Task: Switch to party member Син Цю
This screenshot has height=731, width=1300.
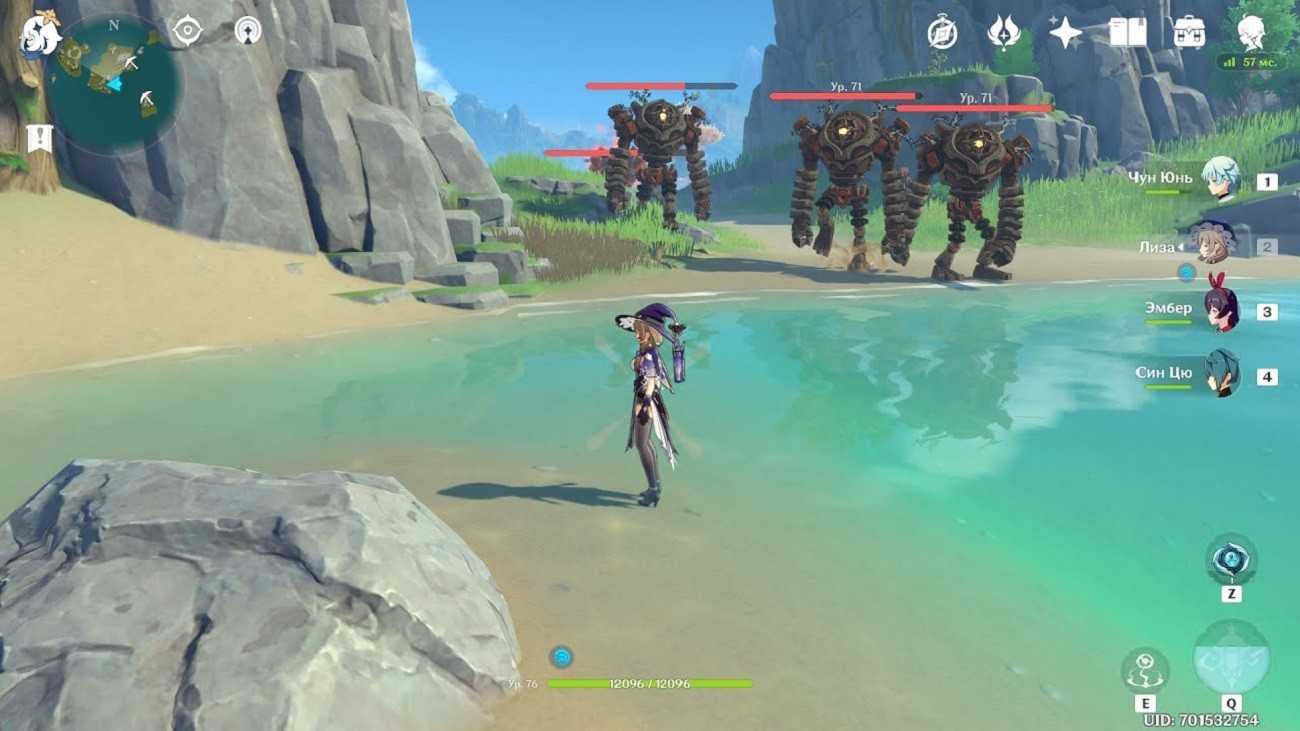Action: tap(1220, 375)
